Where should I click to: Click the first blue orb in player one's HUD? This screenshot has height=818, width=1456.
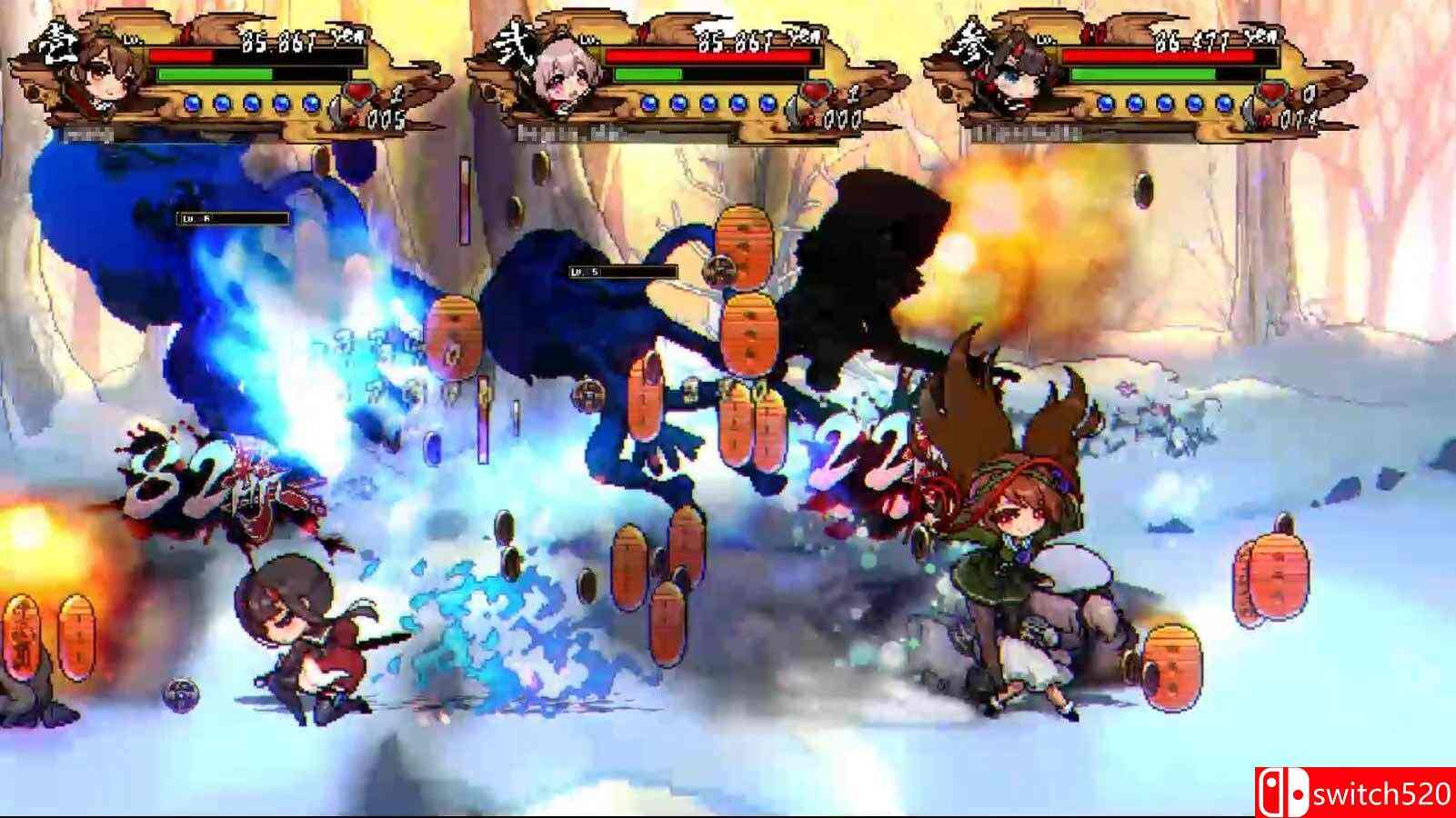point(191,102)
